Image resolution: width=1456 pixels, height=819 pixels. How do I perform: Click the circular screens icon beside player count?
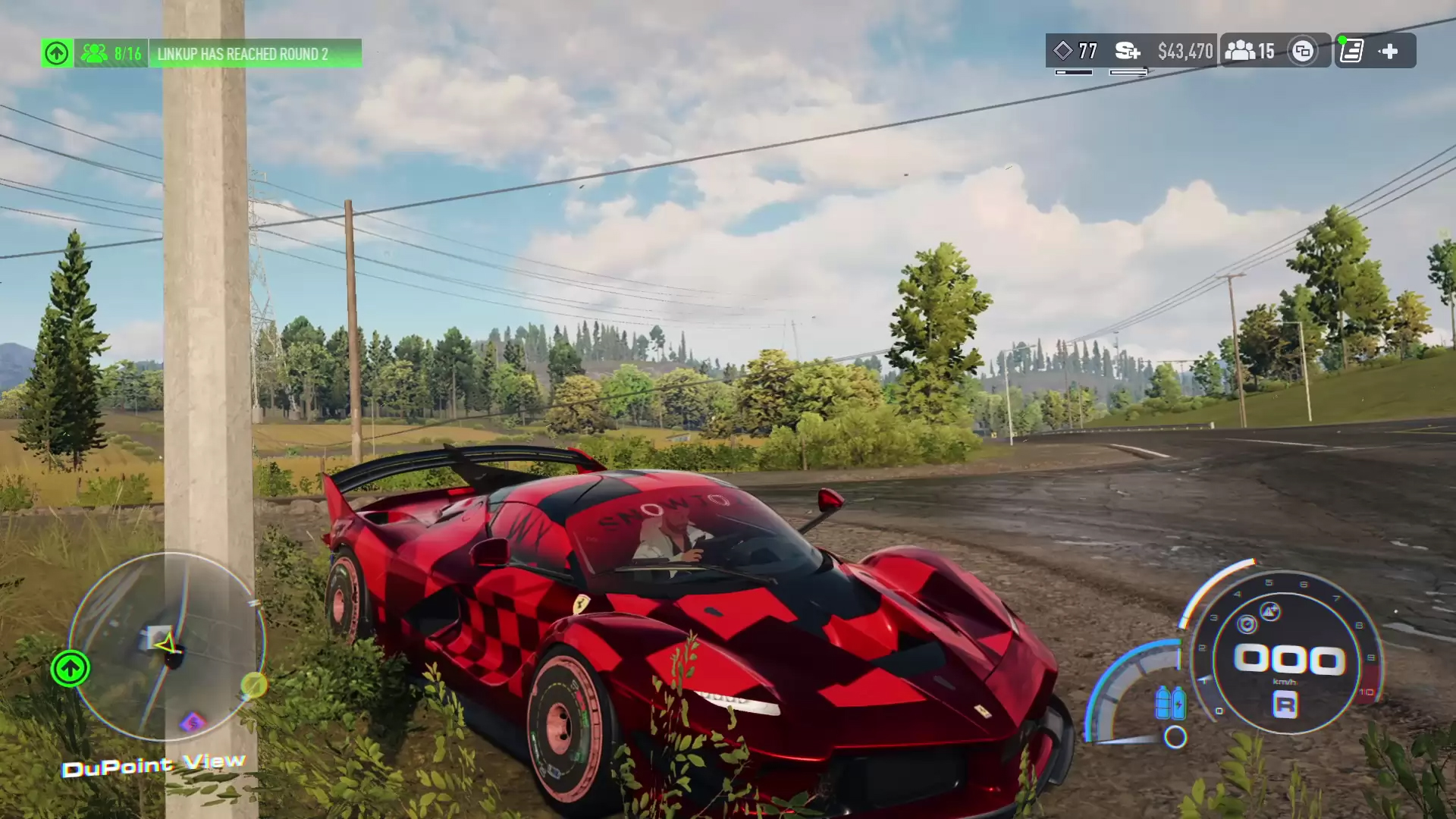point(1303,52)
